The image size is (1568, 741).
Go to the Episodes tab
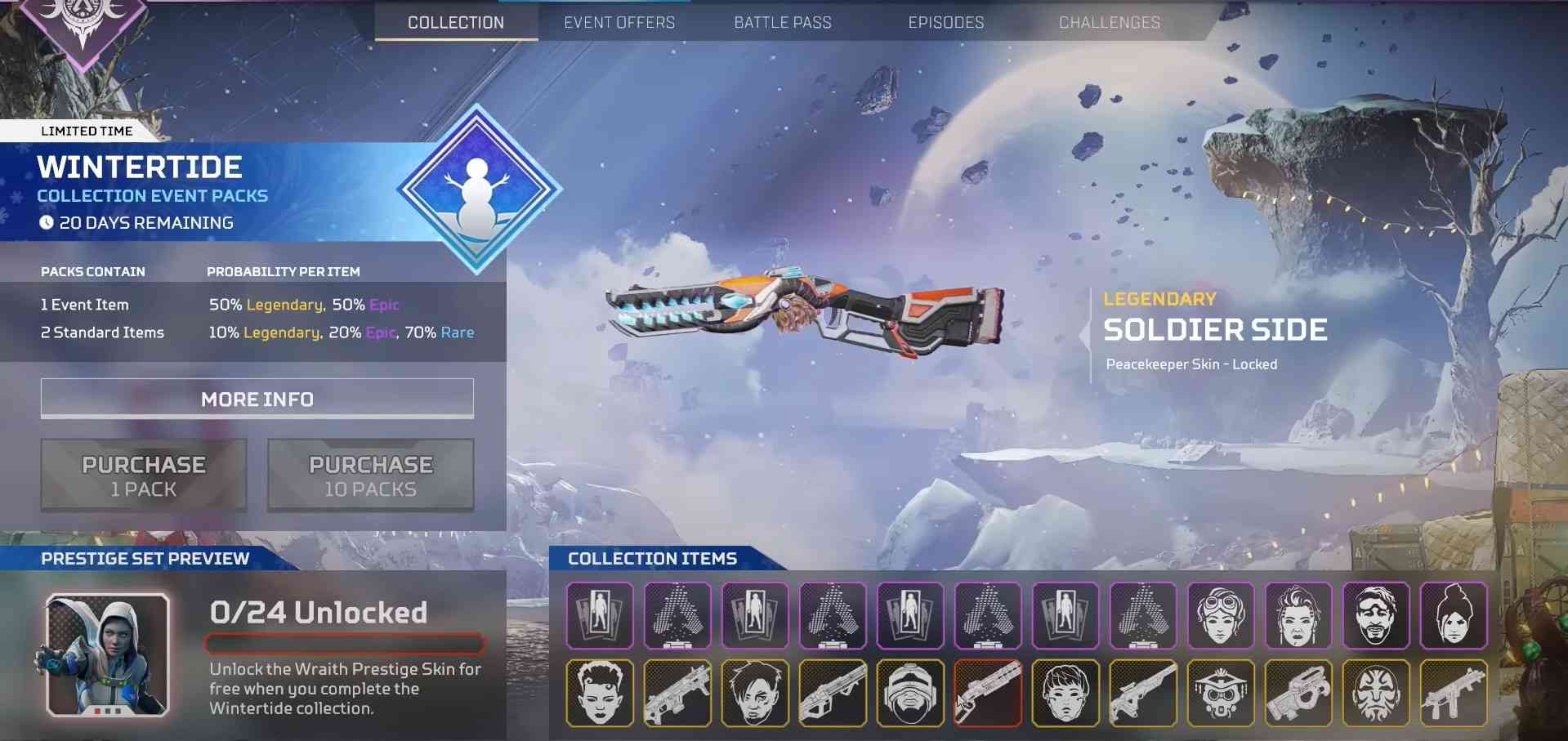tap(946, 23)
